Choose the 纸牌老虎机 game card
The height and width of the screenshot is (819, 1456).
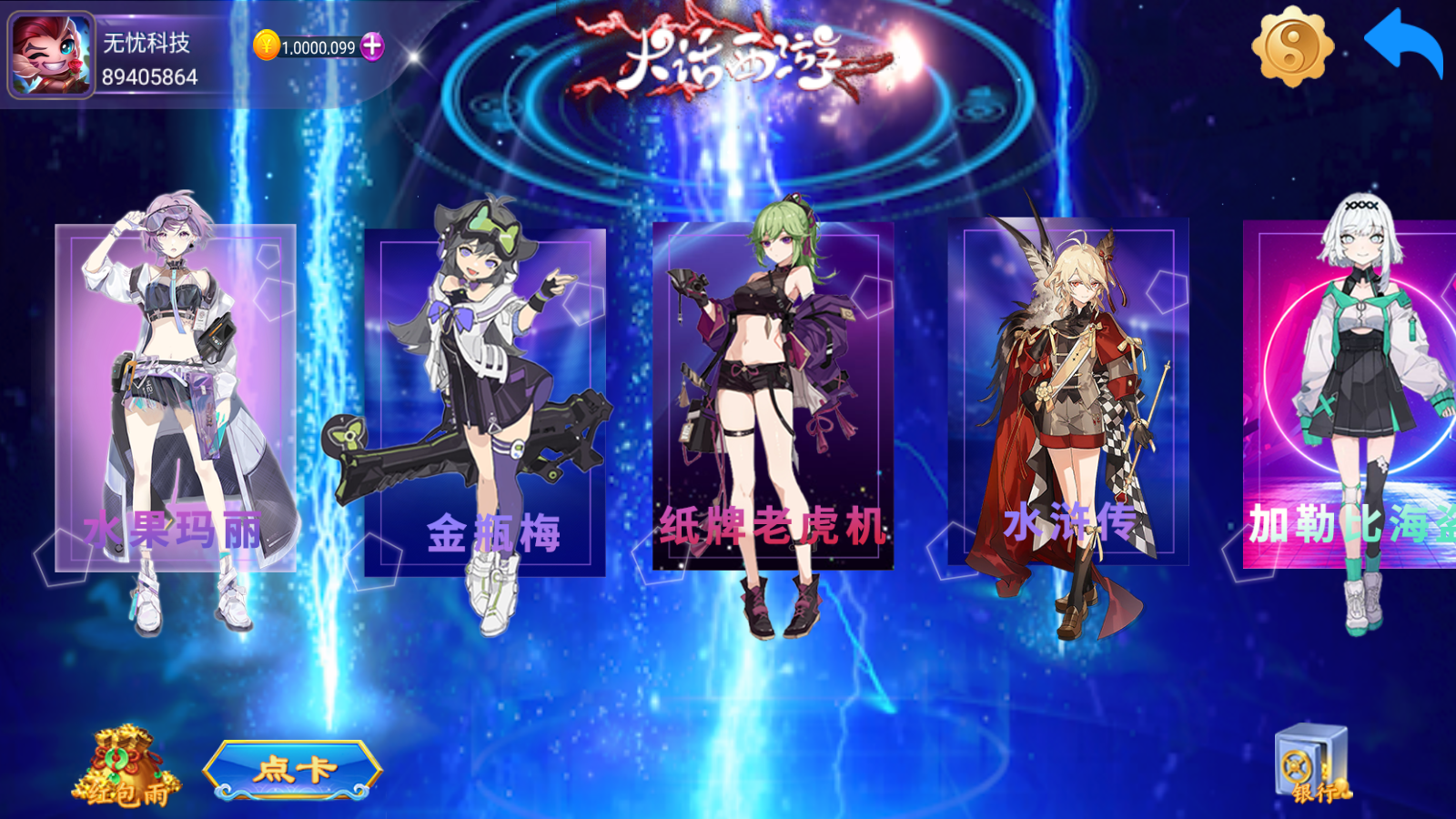(773, 396)
